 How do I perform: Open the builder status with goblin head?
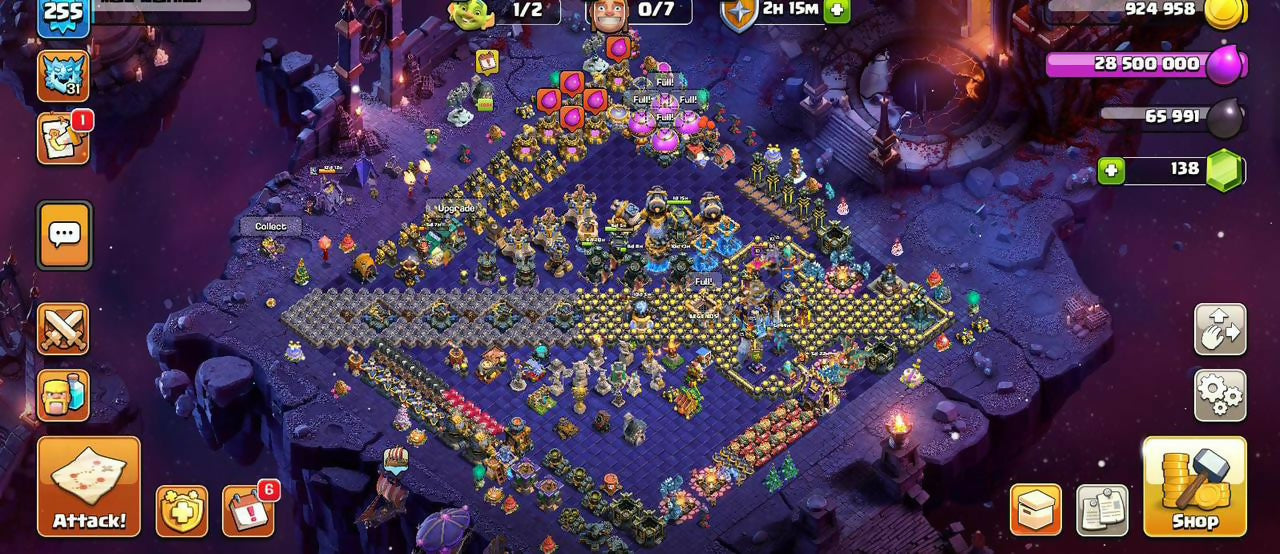pyautogui.click(x=472, y=12)
